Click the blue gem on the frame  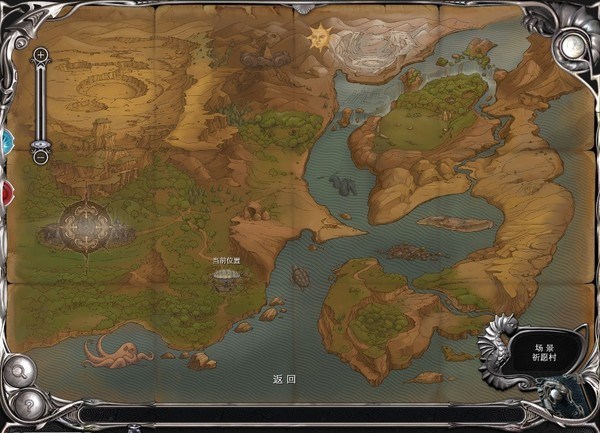(4, 139)
